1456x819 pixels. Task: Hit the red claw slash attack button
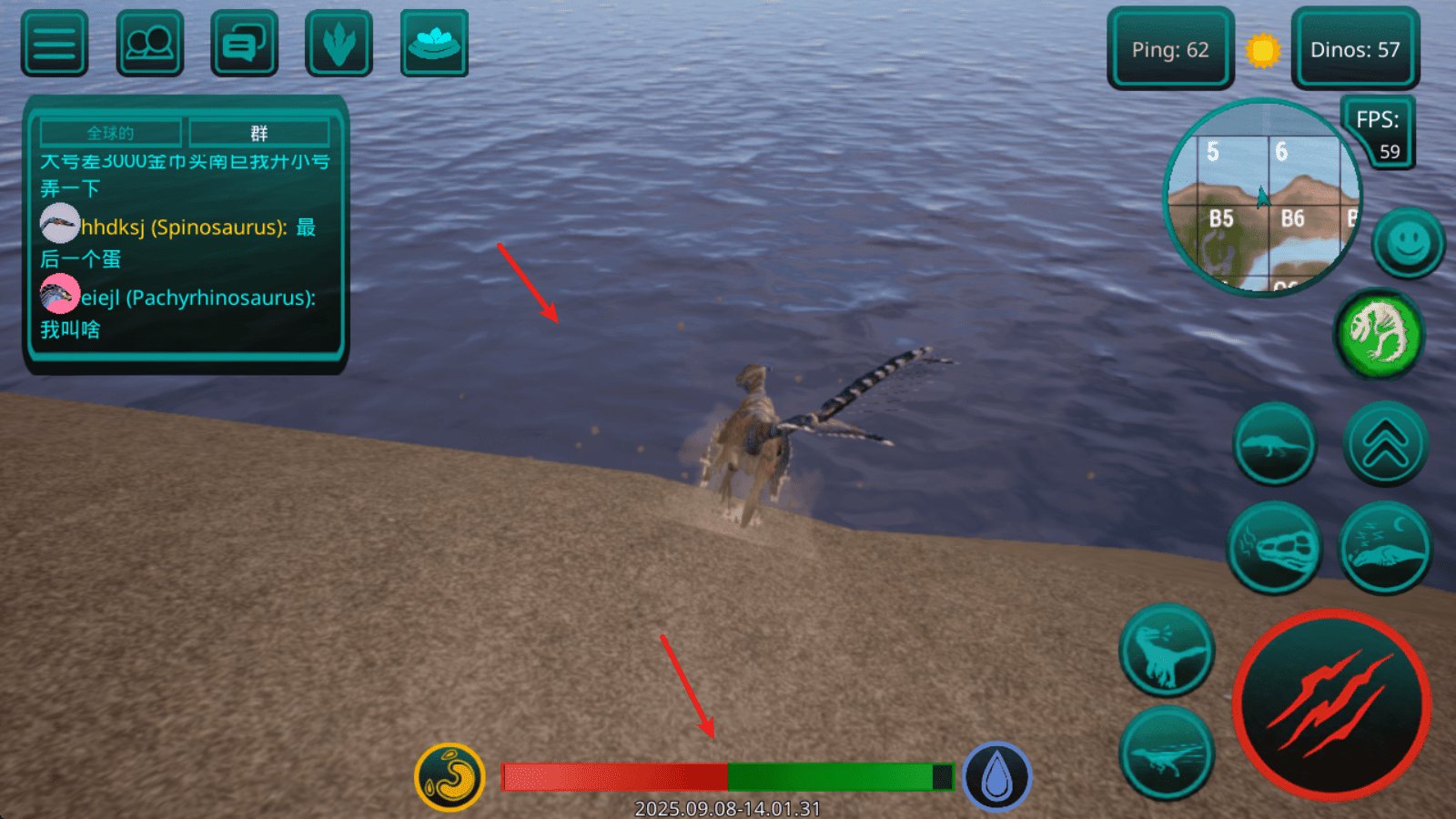pos(1331,705)
